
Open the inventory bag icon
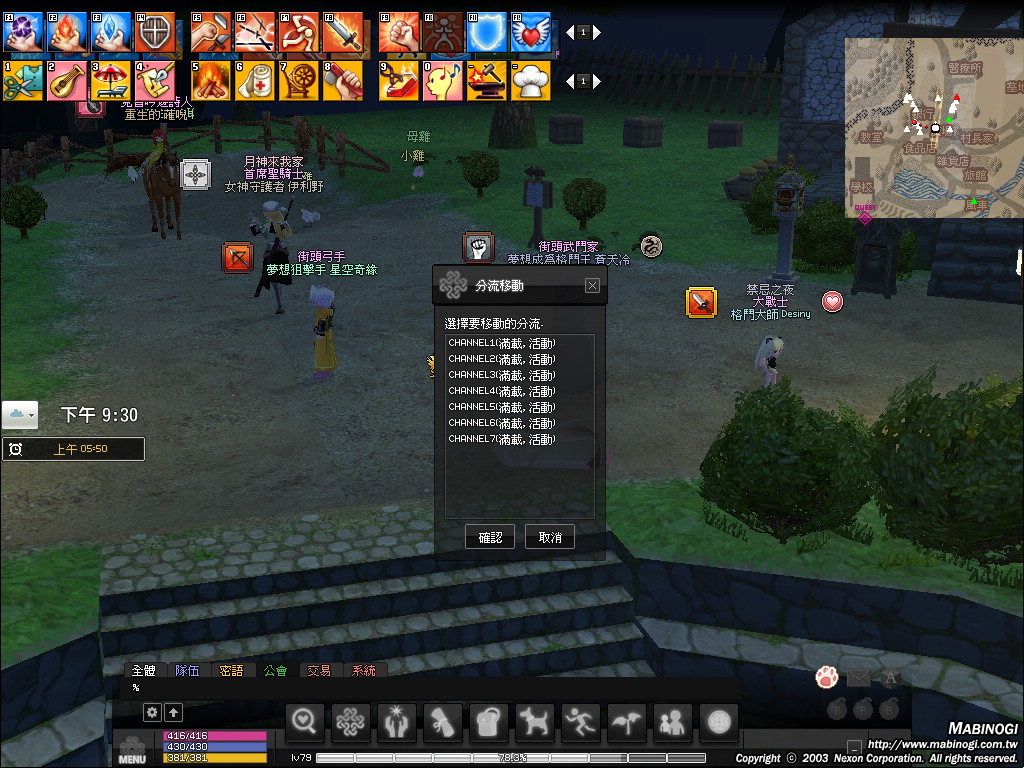[x=488, y=721]
